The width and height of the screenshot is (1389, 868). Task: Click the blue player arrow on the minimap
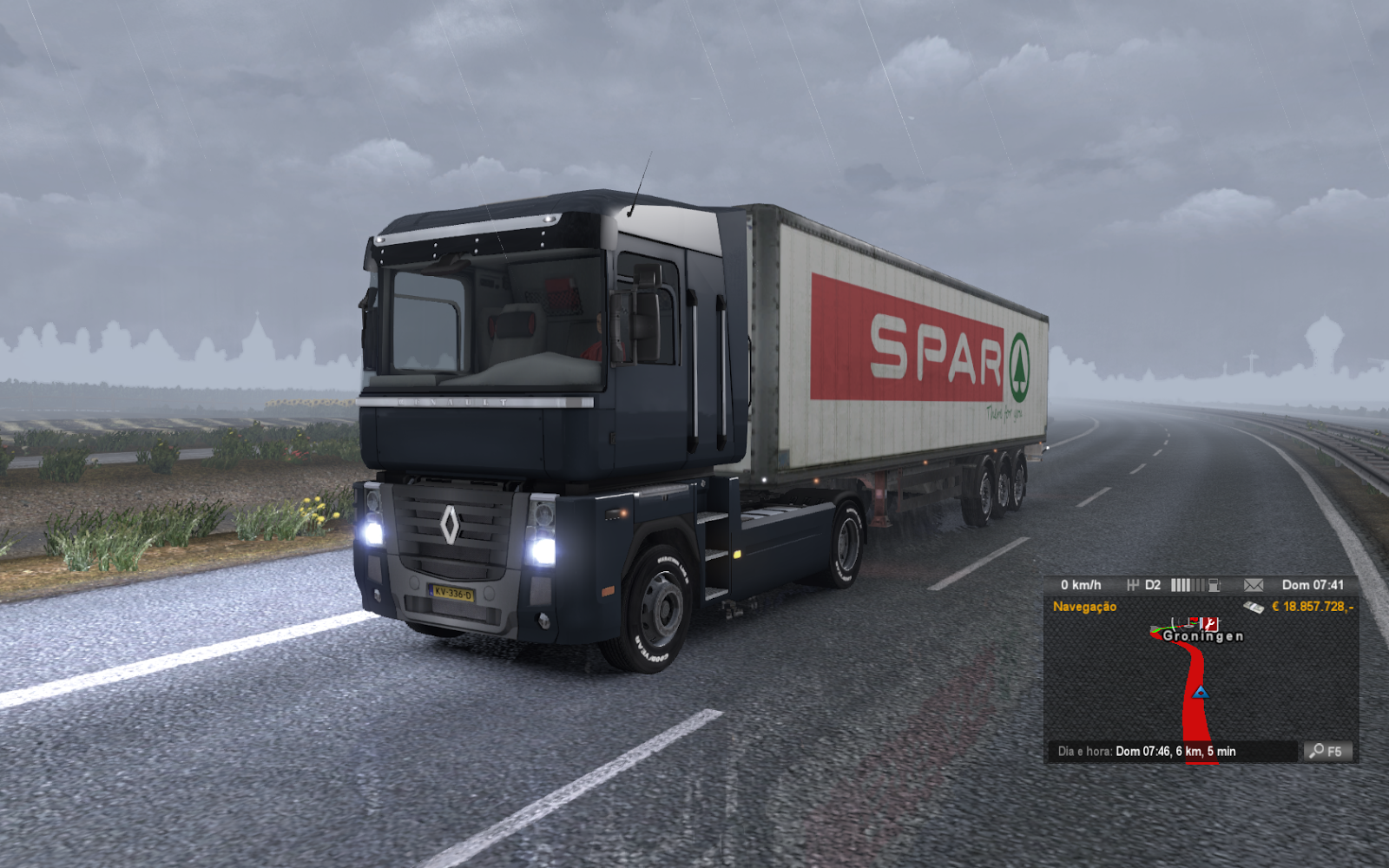(1201, 693)
